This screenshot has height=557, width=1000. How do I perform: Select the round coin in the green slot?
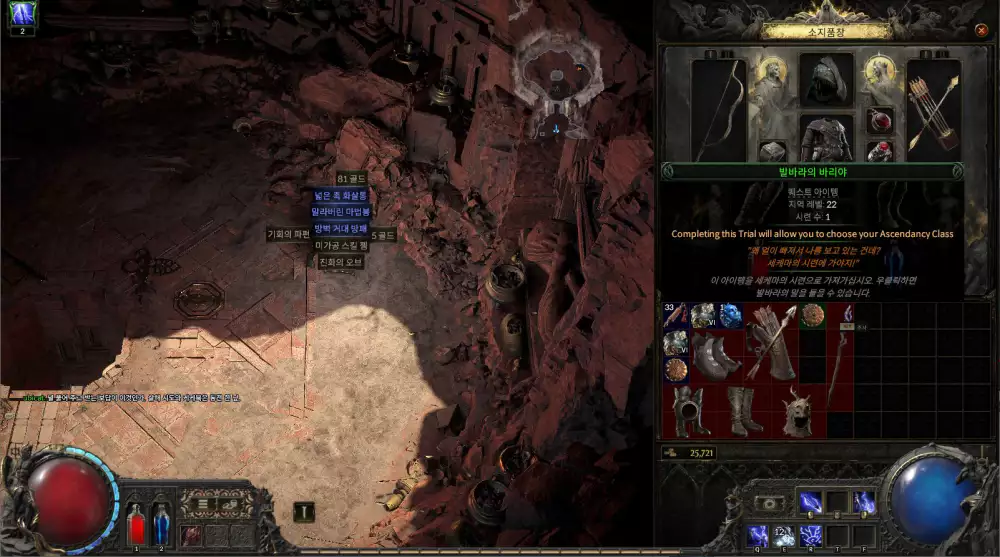click(811, 316)
